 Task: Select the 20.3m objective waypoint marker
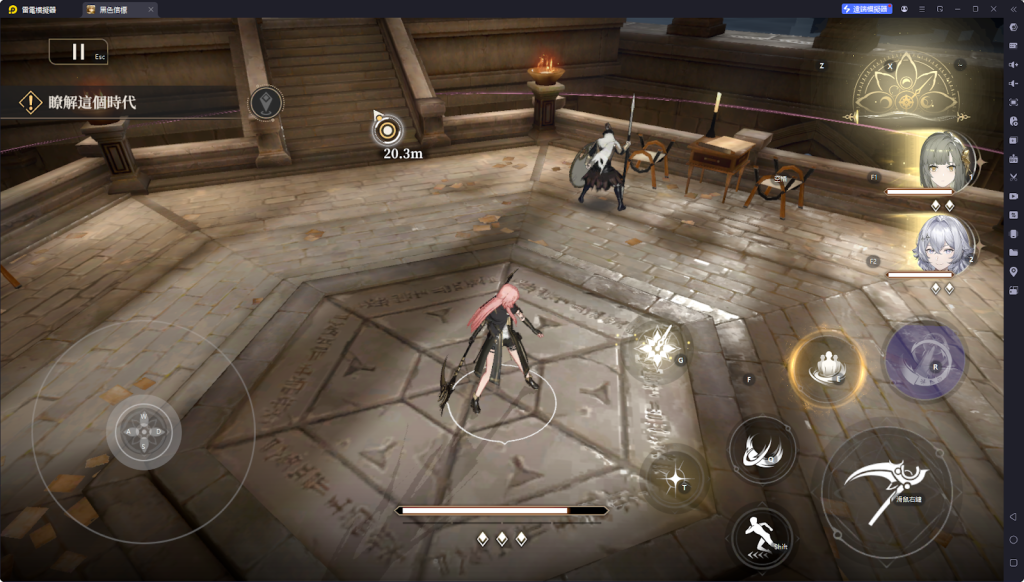click(387, 129)
